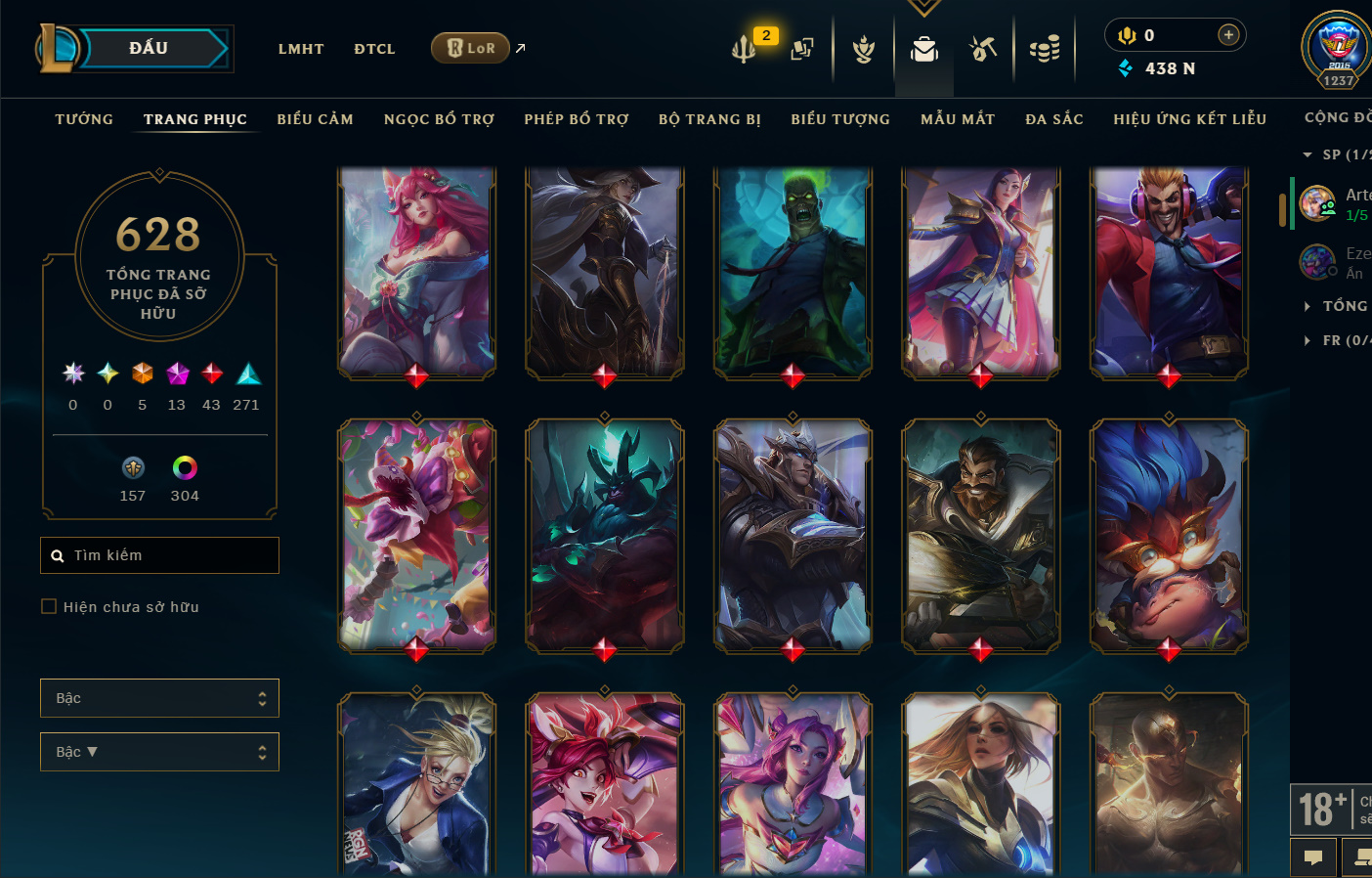Image resolution: width=1372 pixels, height=878 pixels.
Task: Switch to the ĐTCL game mode
Action: pyautogui.click(x=374, y=49)
